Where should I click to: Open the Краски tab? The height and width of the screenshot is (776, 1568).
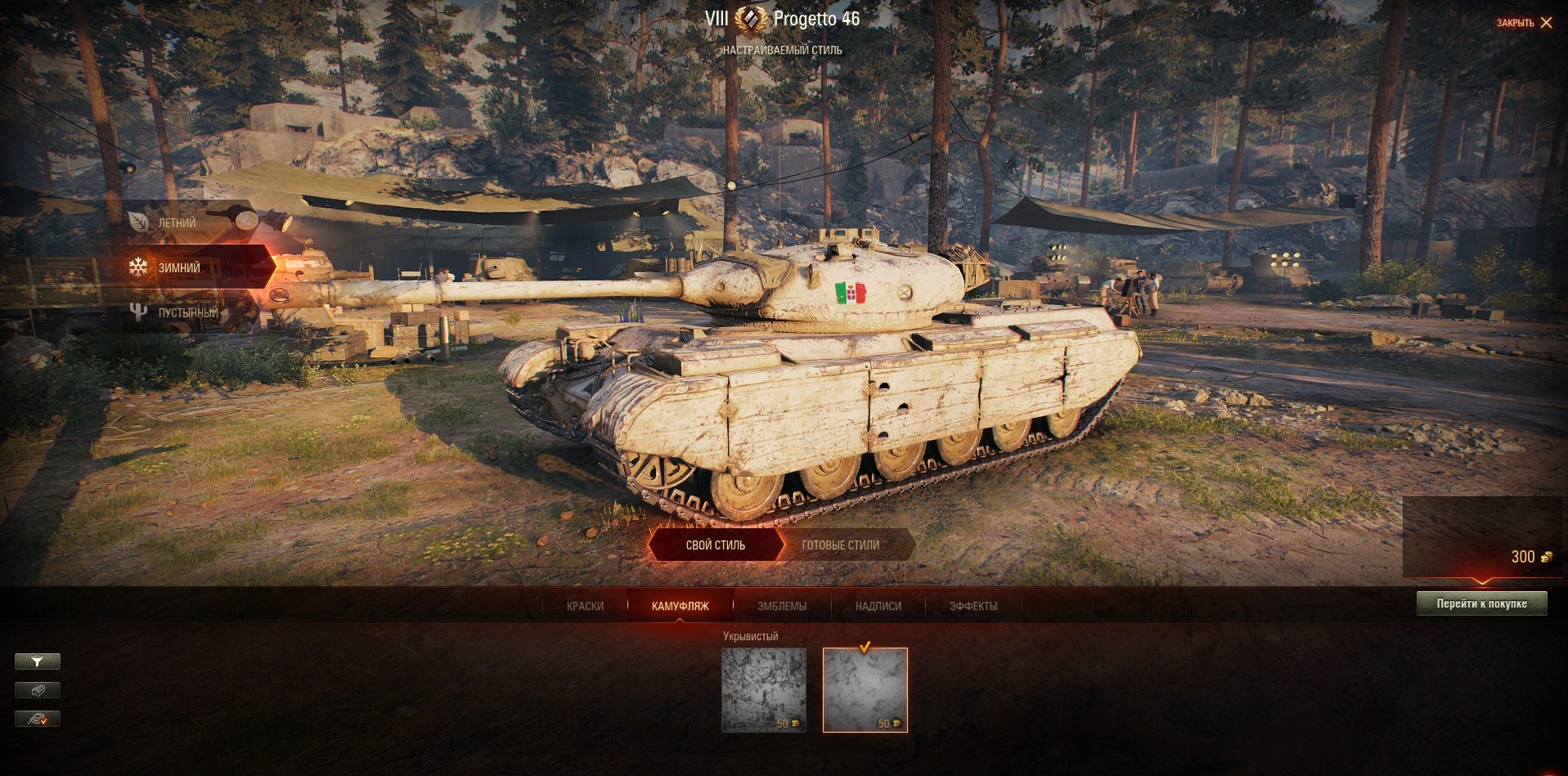pos(585,606)
